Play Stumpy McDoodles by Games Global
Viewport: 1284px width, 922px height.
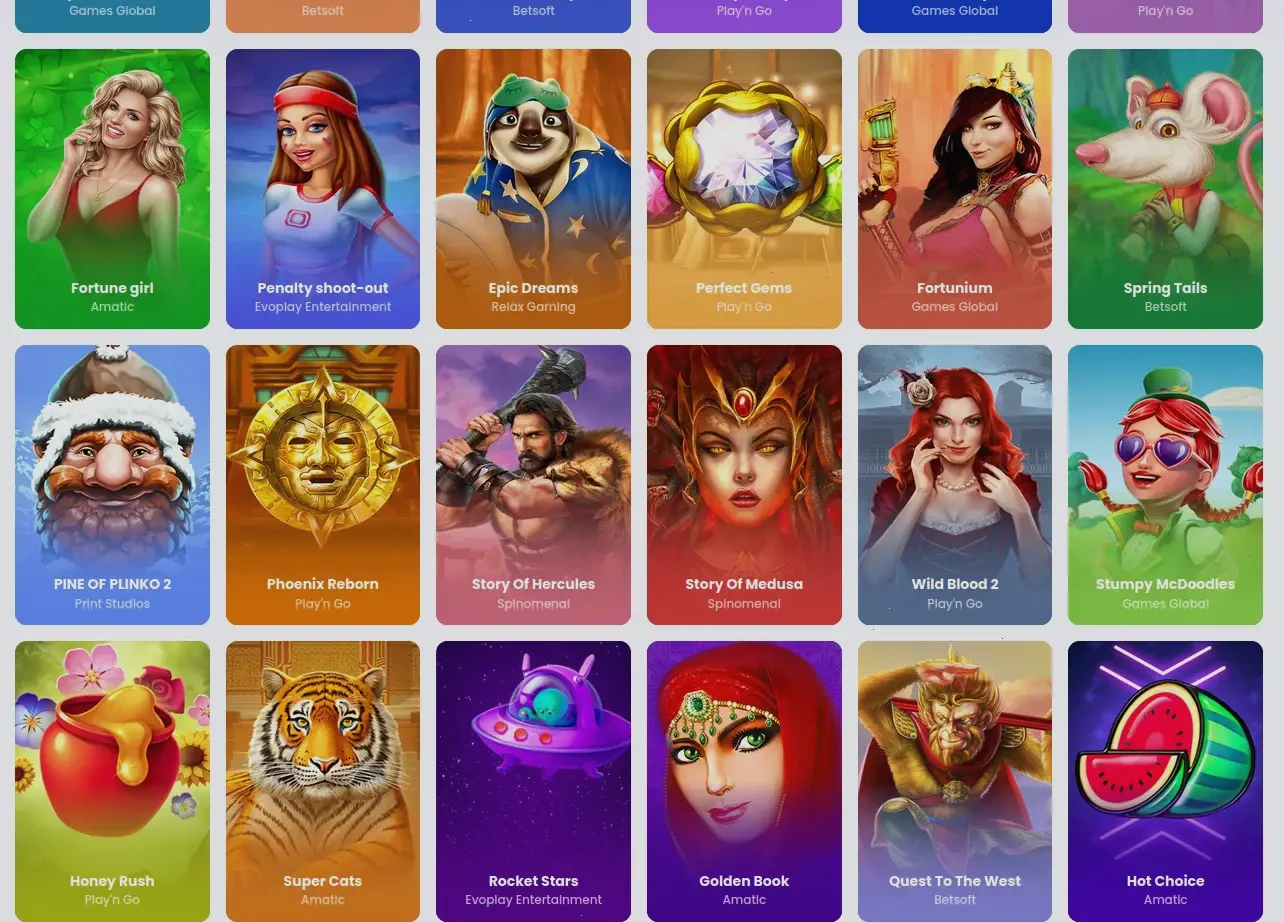click(x=1165, y=485)
